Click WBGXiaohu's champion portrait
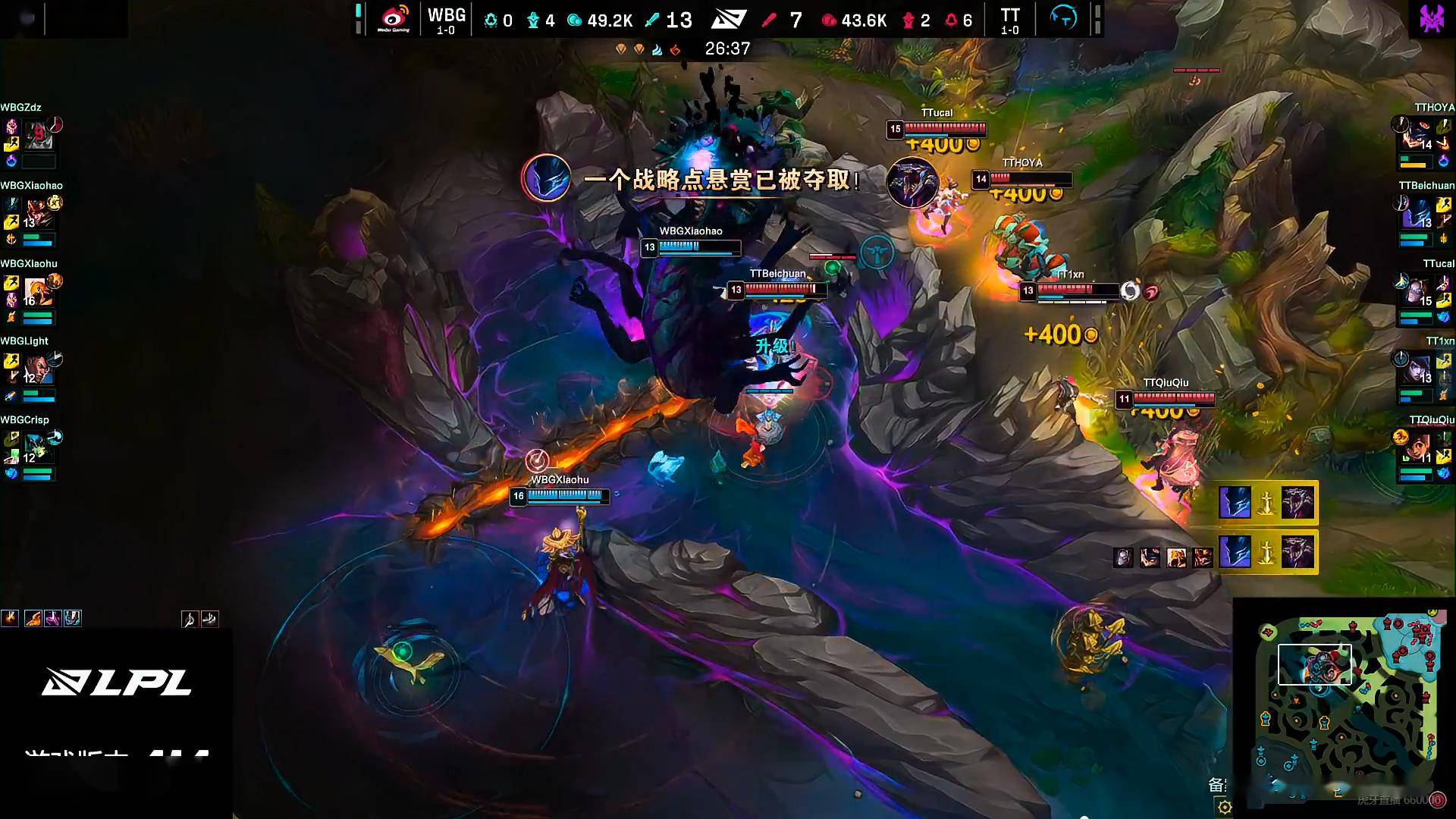This screenshot has height=819, width=1456. [x=36, y=292]
